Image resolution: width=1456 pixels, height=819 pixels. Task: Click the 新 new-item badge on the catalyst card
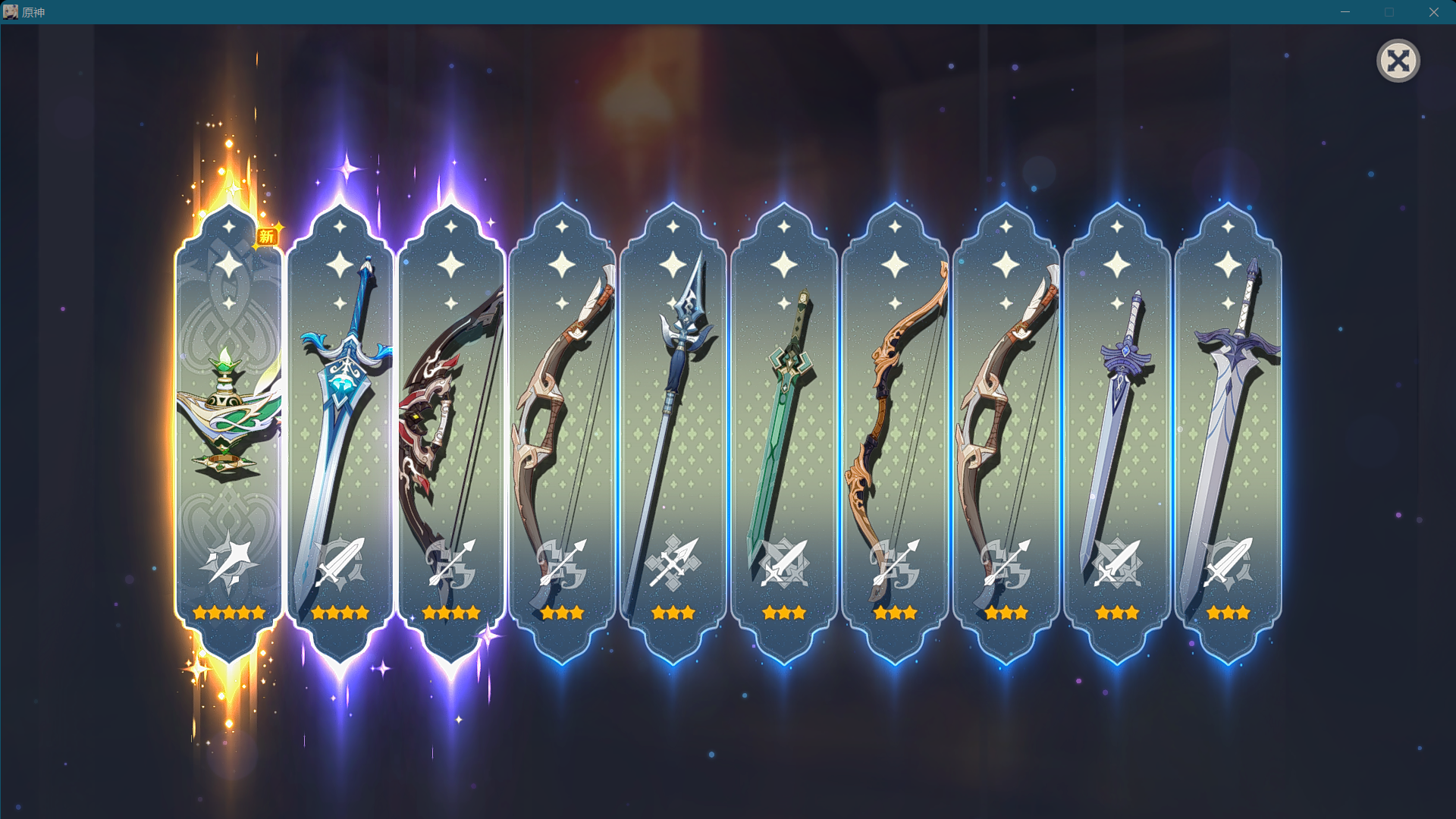point(266,236)
